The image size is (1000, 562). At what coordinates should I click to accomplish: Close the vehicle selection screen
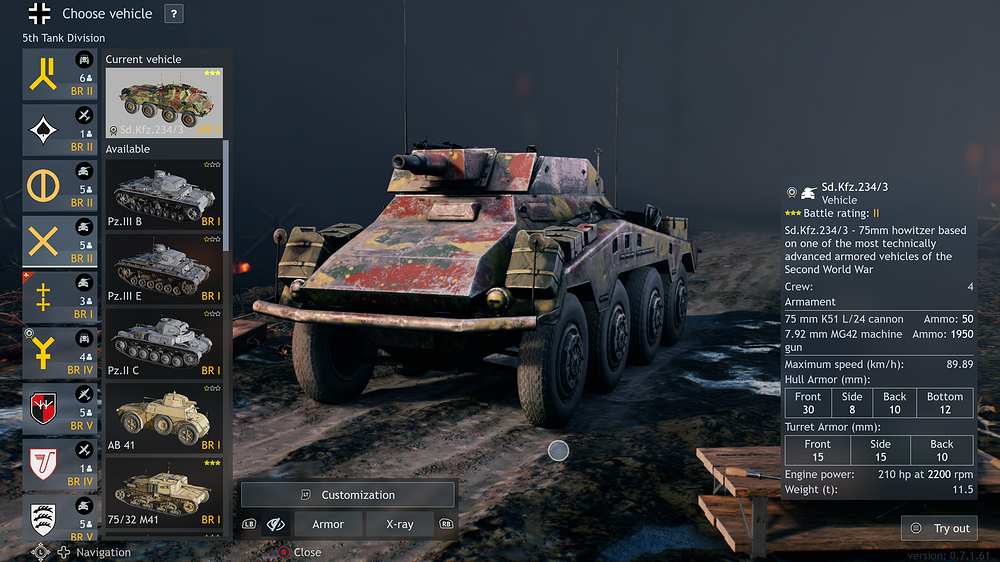pos(300,552)
